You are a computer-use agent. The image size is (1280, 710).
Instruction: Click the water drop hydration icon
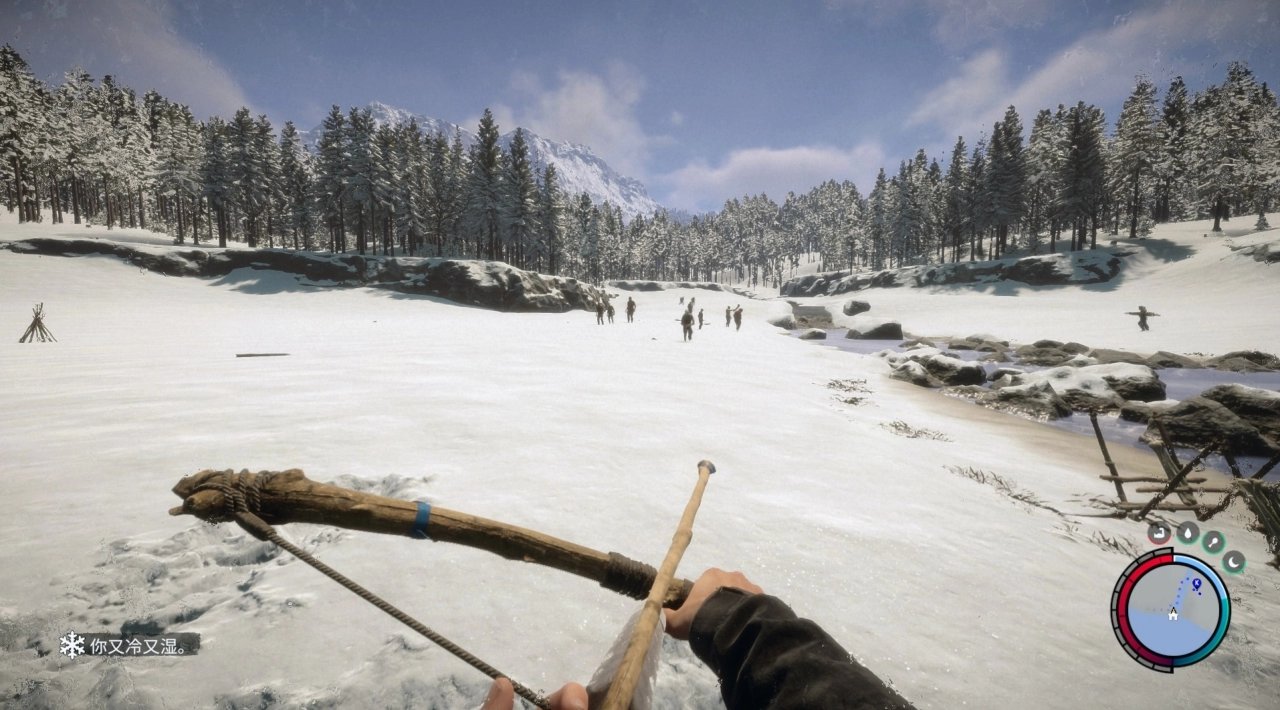1187,533
